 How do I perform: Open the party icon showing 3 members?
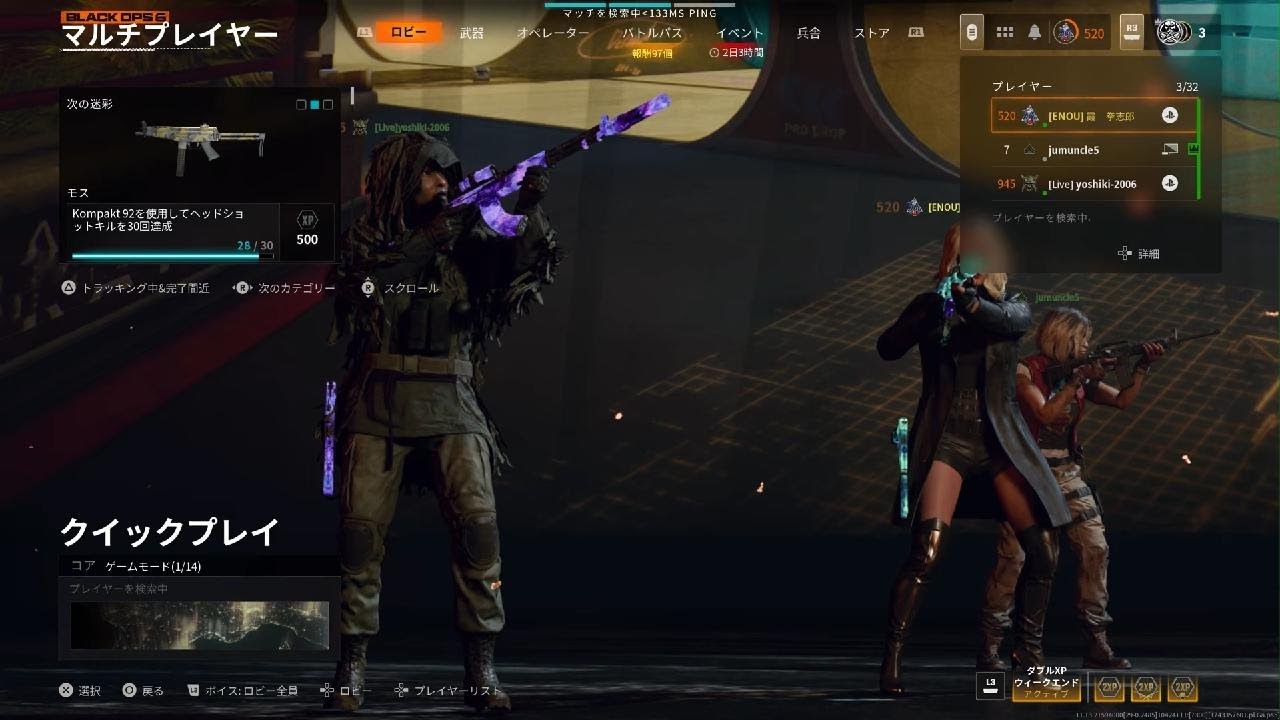(1180, 33)
